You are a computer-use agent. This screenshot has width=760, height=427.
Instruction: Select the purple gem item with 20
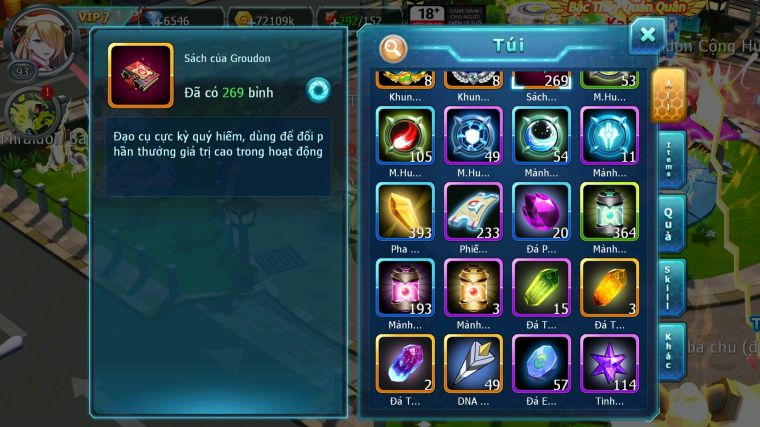pos(541,211)
